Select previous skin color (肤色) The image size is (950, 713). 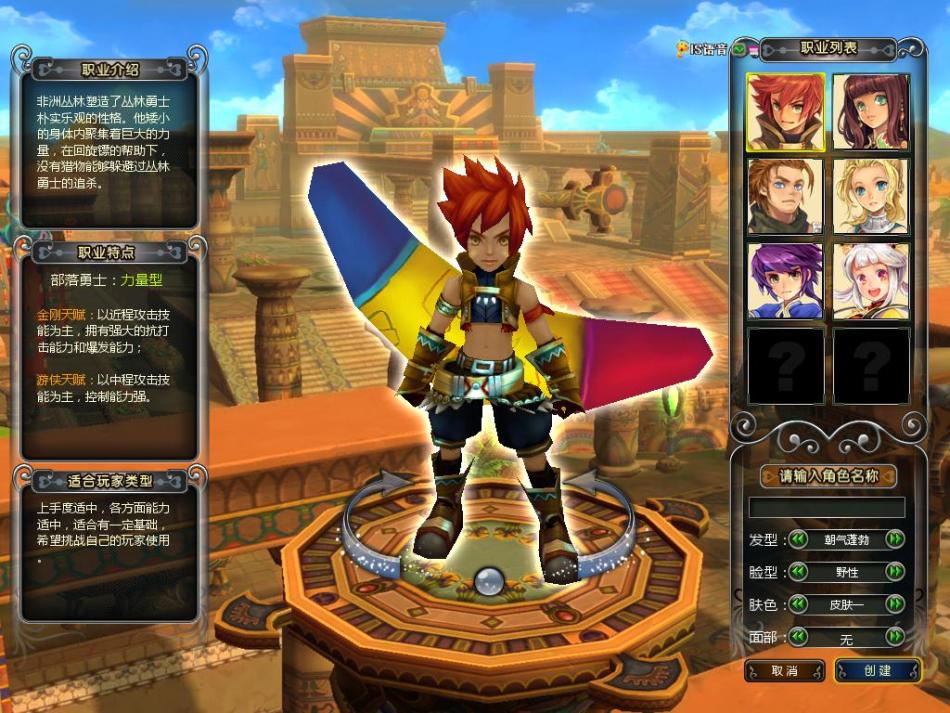click(799, 604)
